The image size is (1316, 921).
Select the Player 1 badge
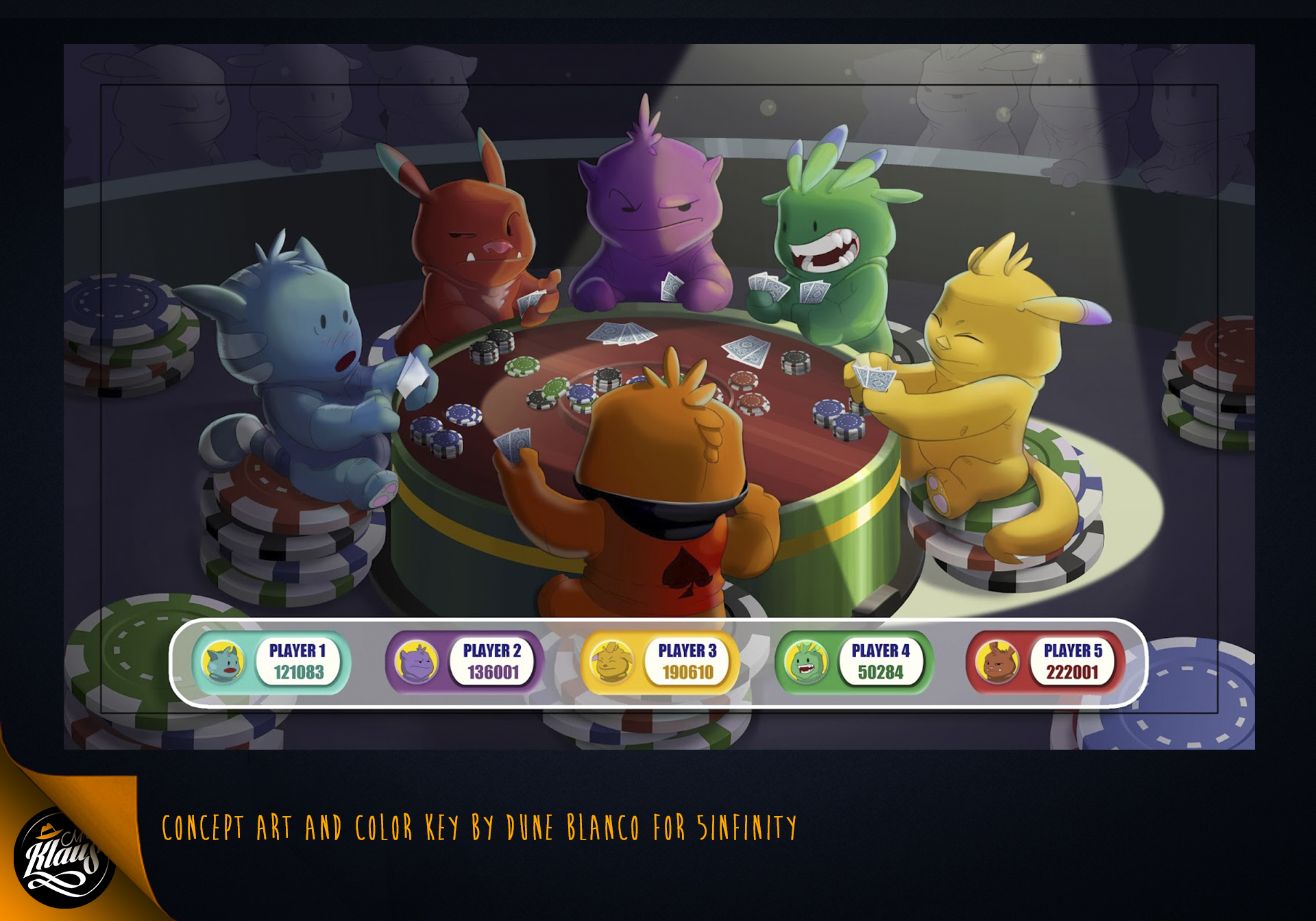click(x=272, y=662)
